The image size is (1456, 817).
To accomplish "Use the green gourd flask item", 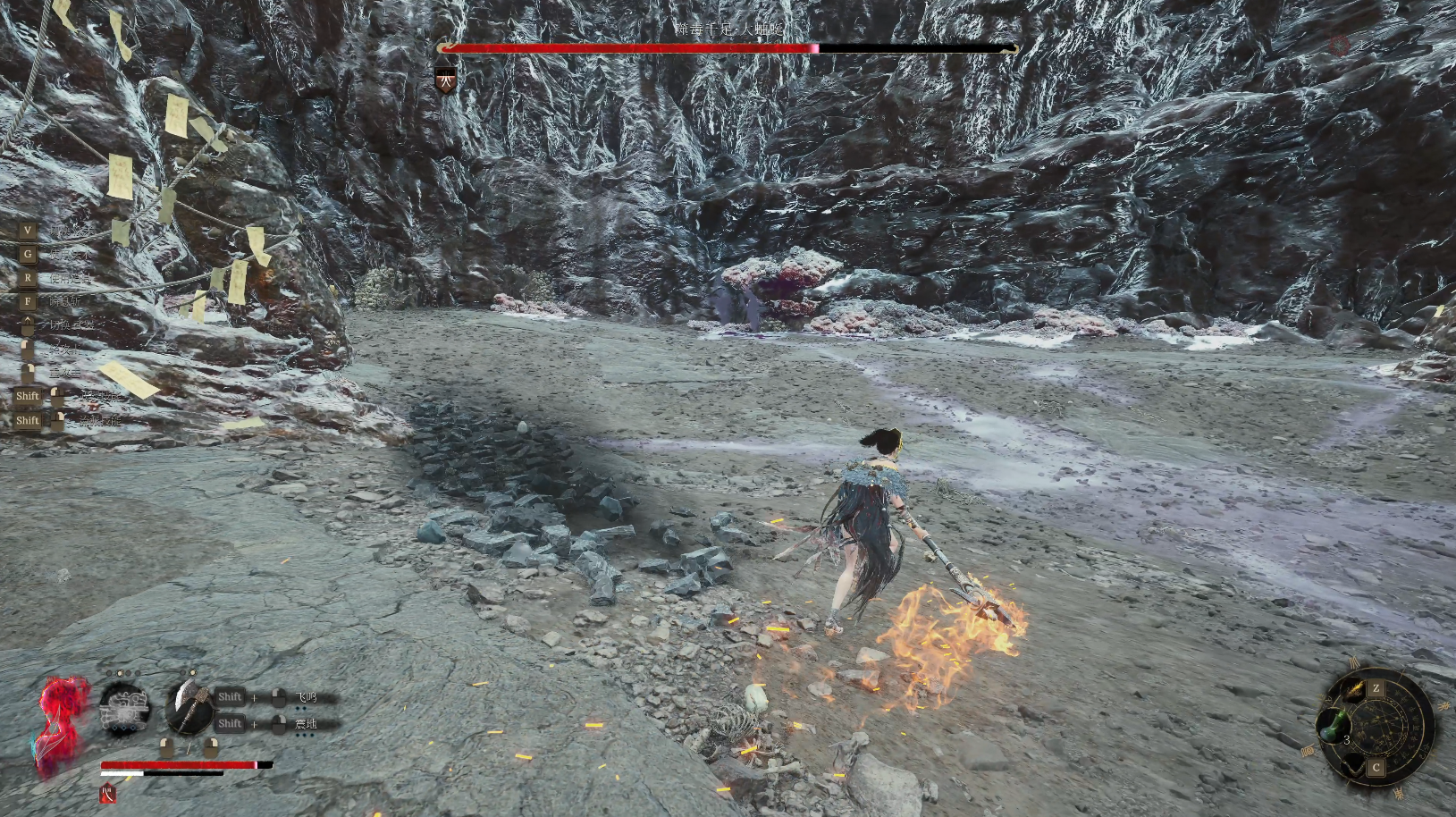I will click(1333, 724).
